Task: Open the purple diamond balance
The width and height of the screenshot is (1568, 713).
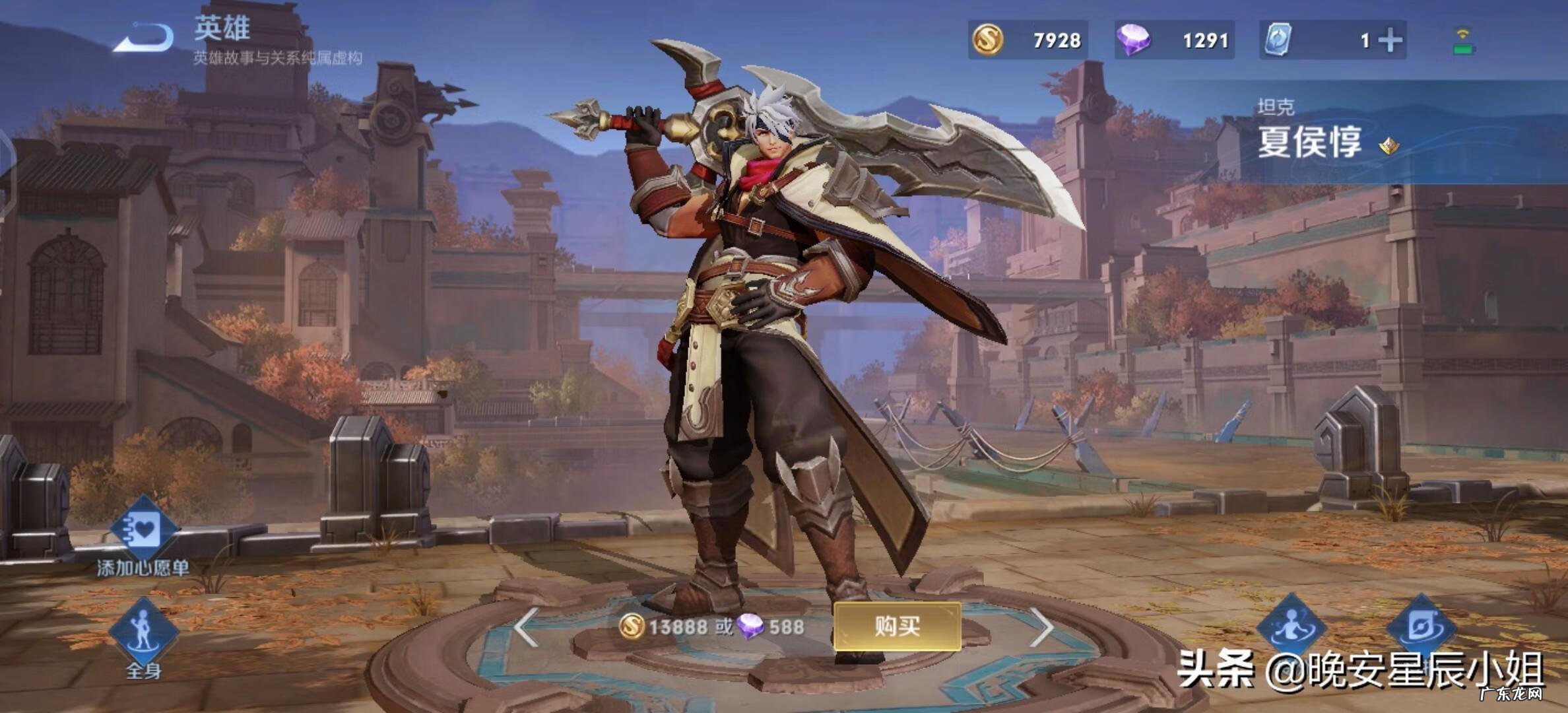Action: click(x=1174, y=40)
